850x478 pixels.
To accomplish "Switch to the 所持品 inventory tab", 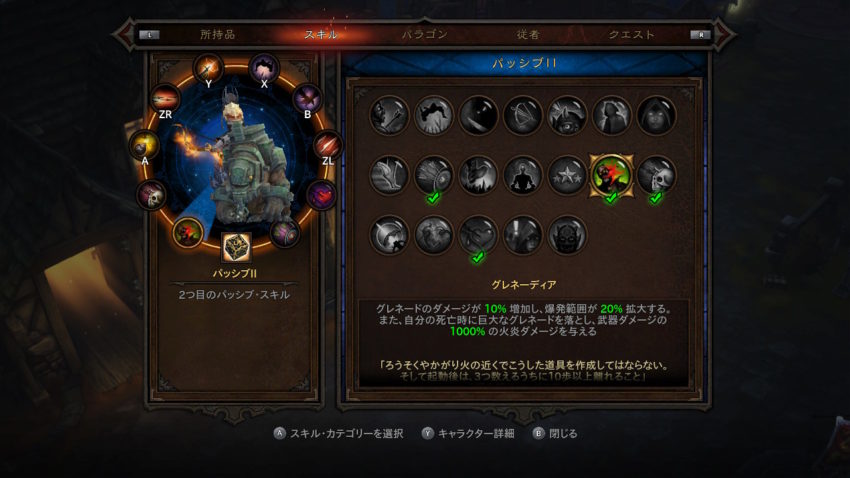I will click(218, 34).
